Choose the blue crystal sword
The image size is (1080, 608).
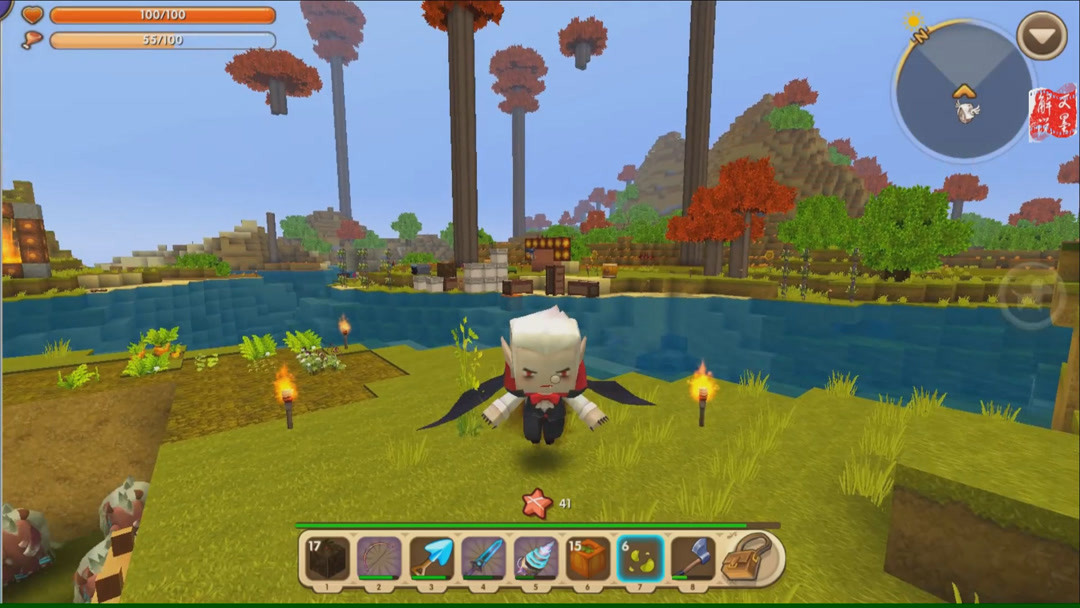pyautogui.click(x=483, y=558)
